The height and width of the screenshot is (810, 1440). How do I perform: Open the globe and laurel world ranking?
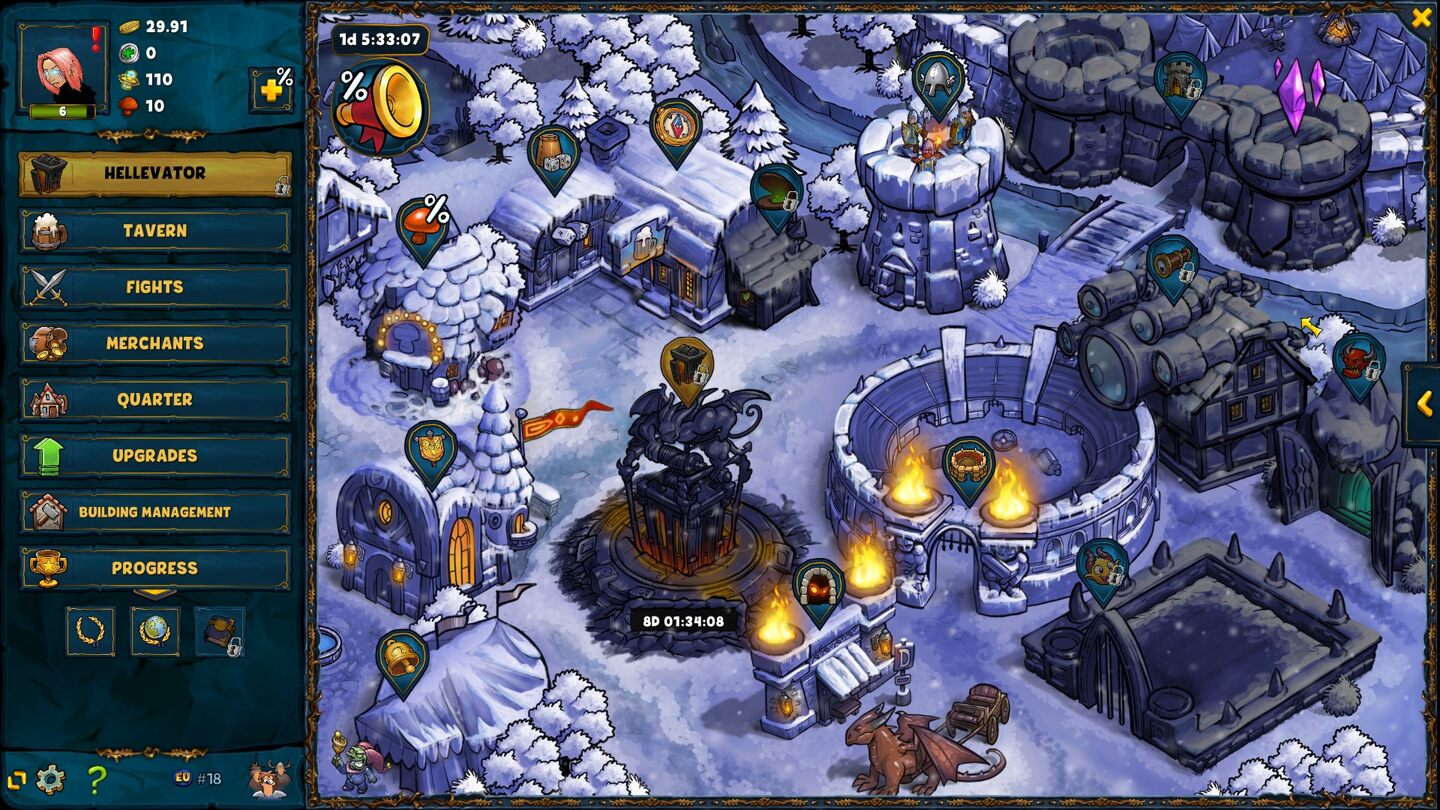155,632
